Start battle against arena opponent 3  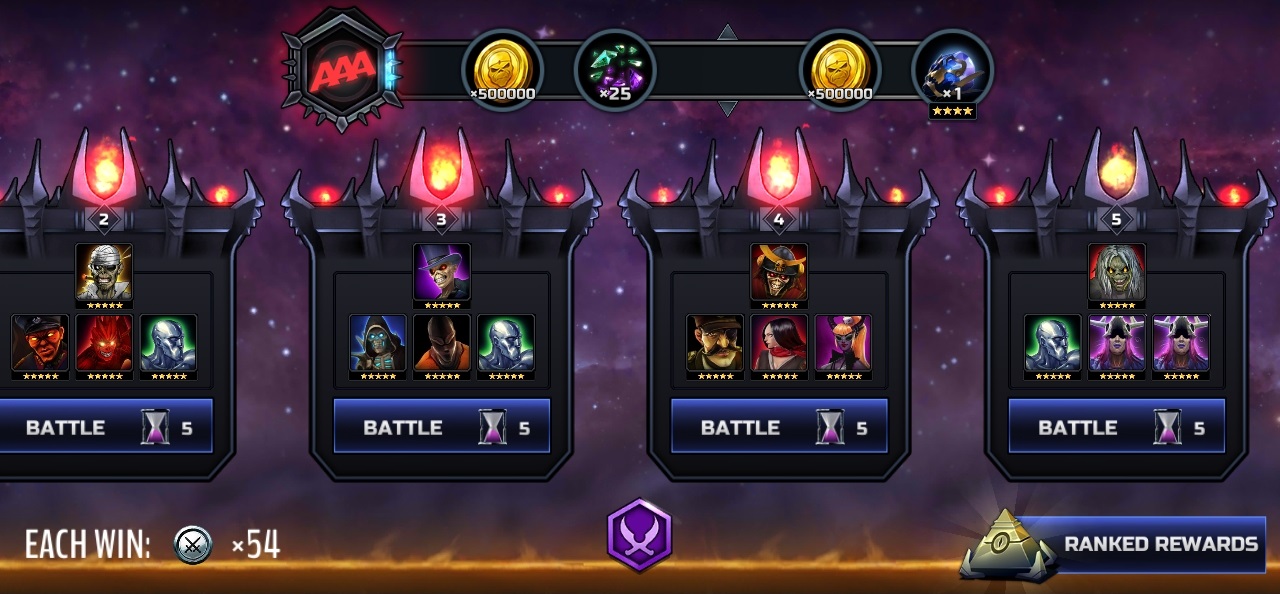pyautogui.click(x=441, y=427)
